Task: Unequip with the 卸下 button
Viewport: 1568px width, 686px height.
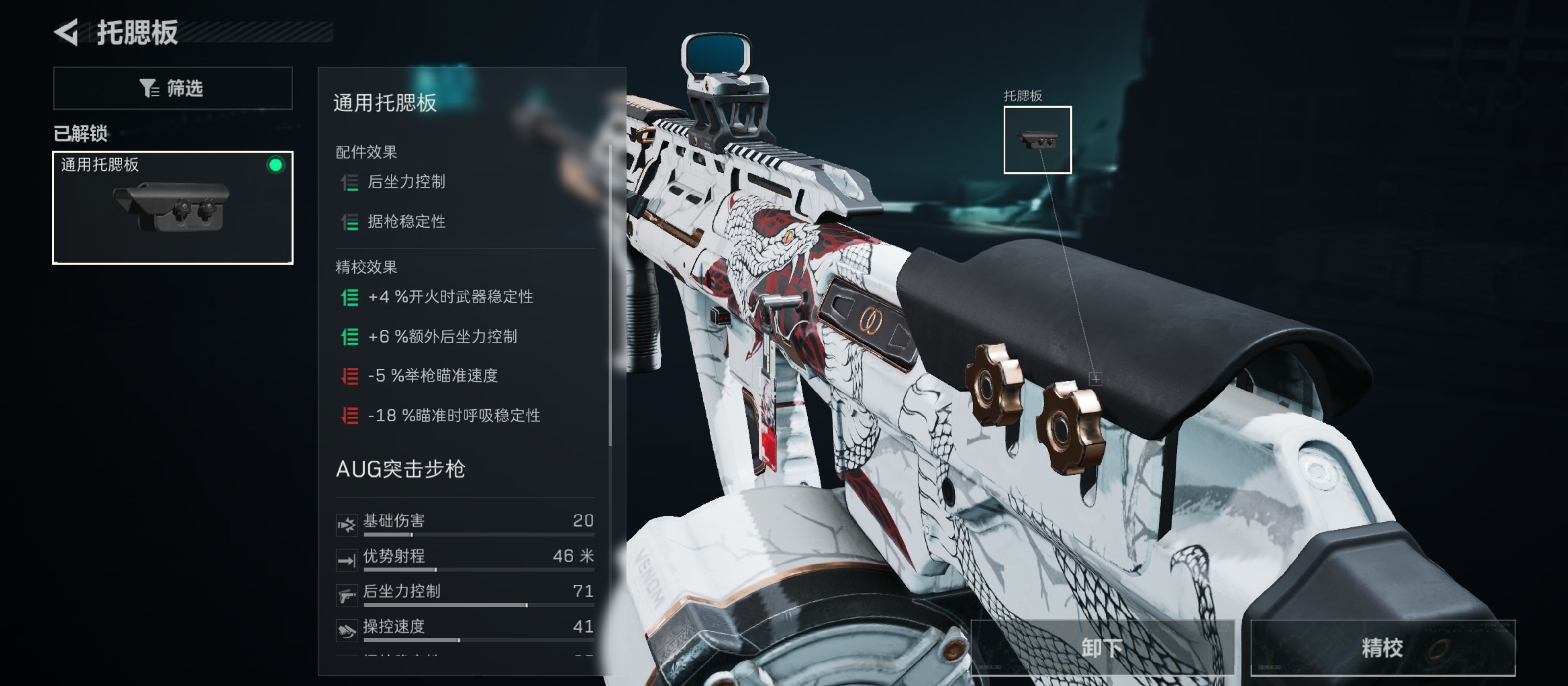Action: pyautogui.click(x=1101, y=647)
